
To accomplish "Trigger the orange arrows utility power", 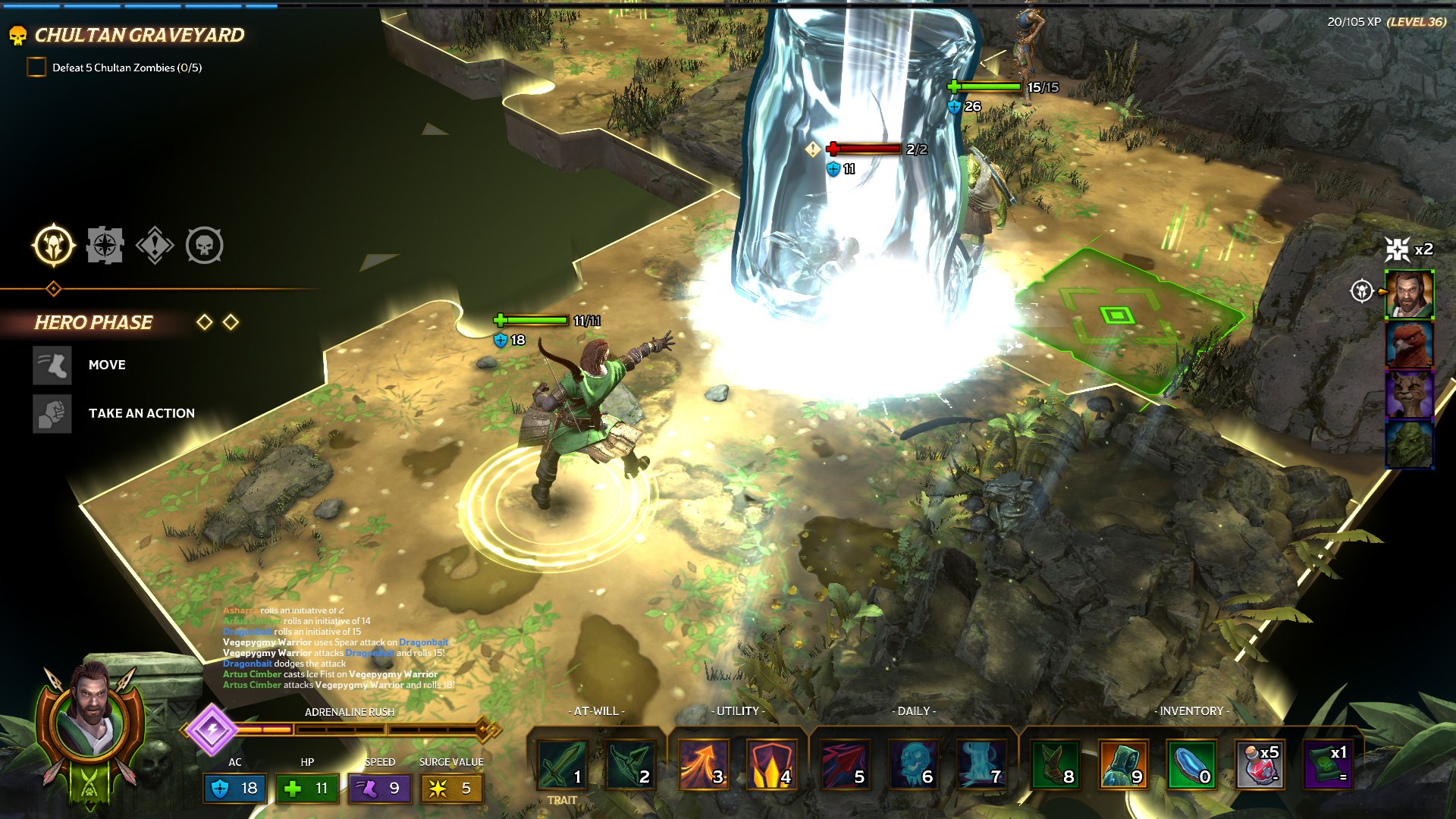I will point(703,765).
